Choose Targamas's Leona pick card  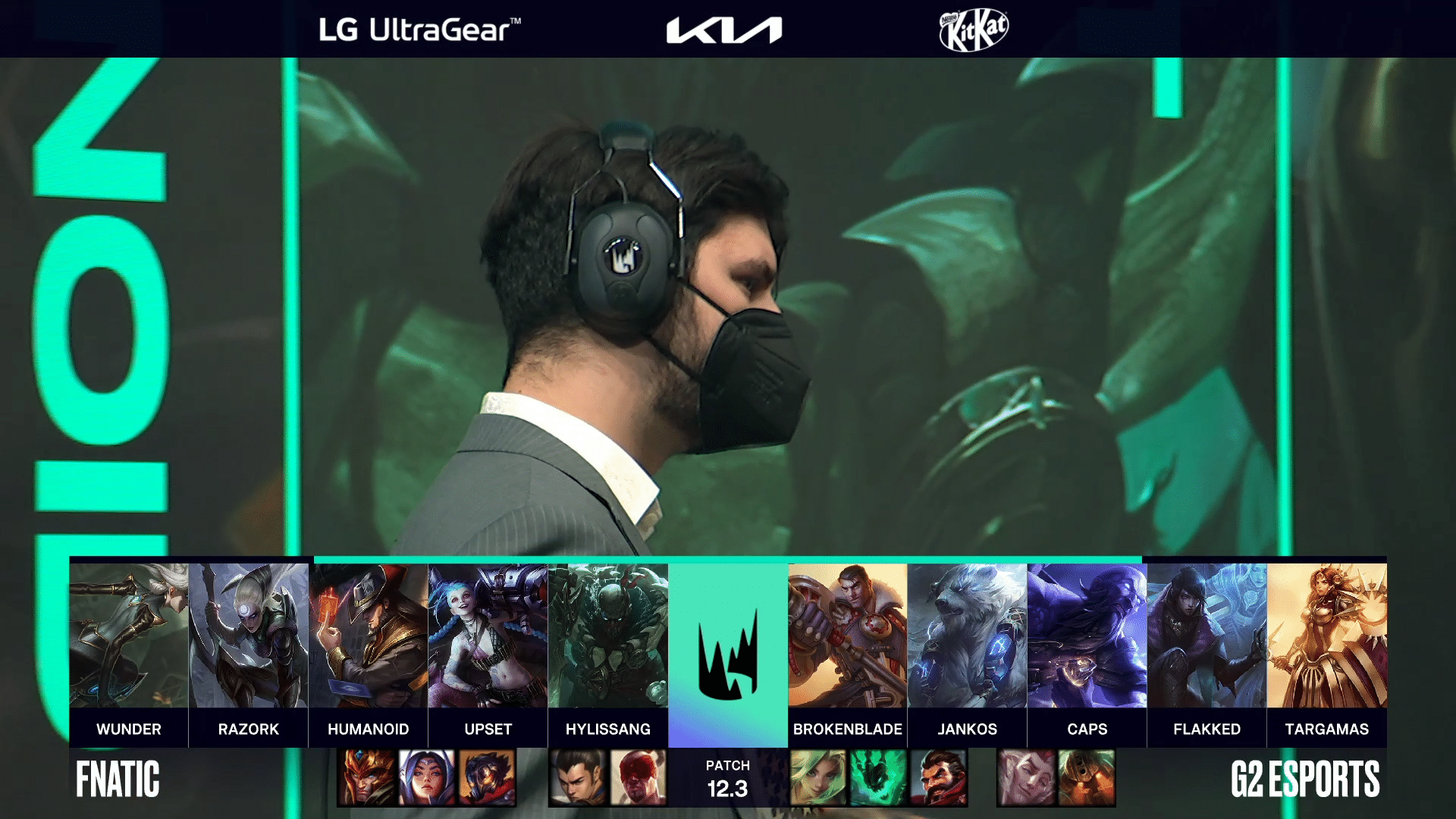click(x=1327, y=637)
